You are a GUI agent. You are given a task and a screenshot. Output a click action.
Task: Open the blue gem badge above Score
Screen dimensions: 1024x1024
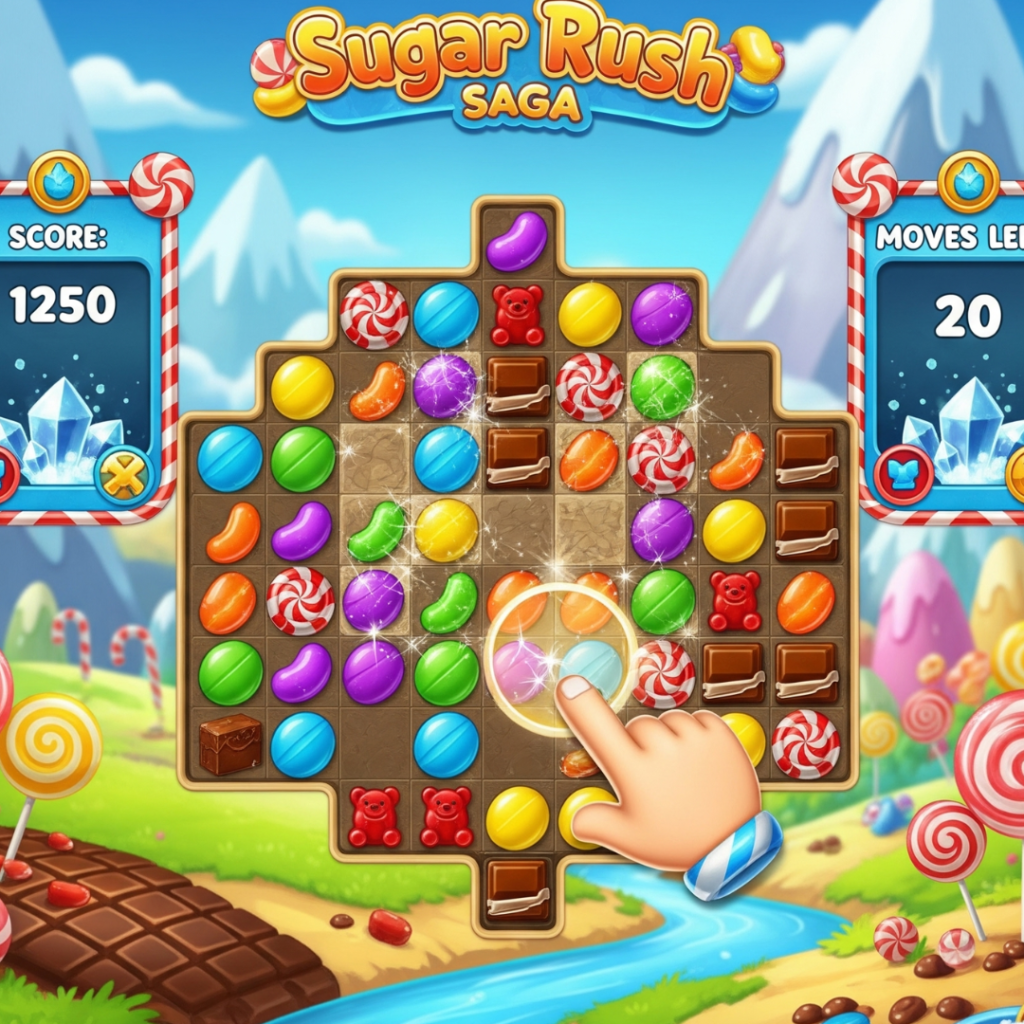tap(59, 181)
